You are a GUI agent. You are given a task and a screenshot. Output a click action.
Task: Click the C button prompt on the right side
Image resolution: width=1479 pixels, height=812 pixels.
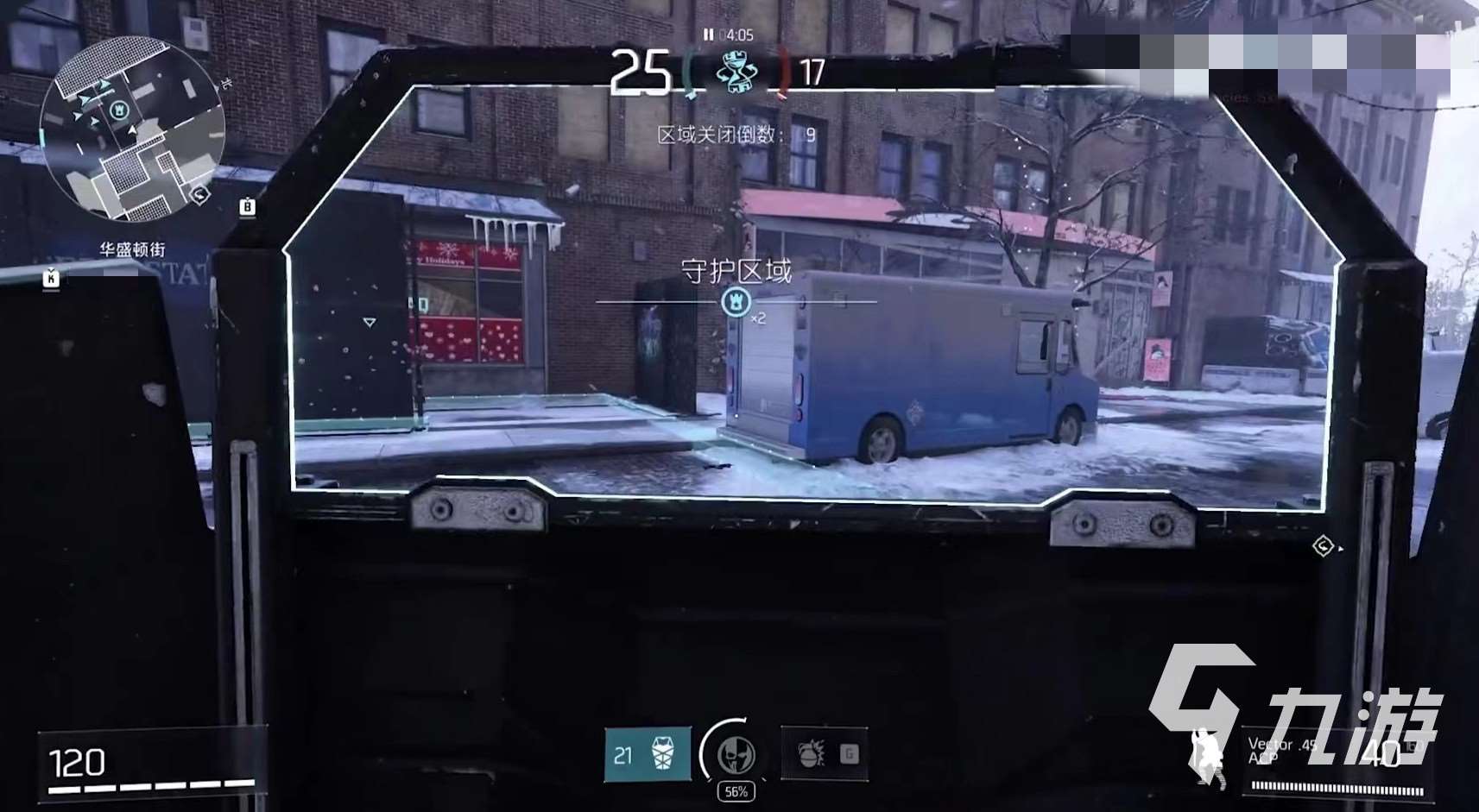tap(1322, 544)
